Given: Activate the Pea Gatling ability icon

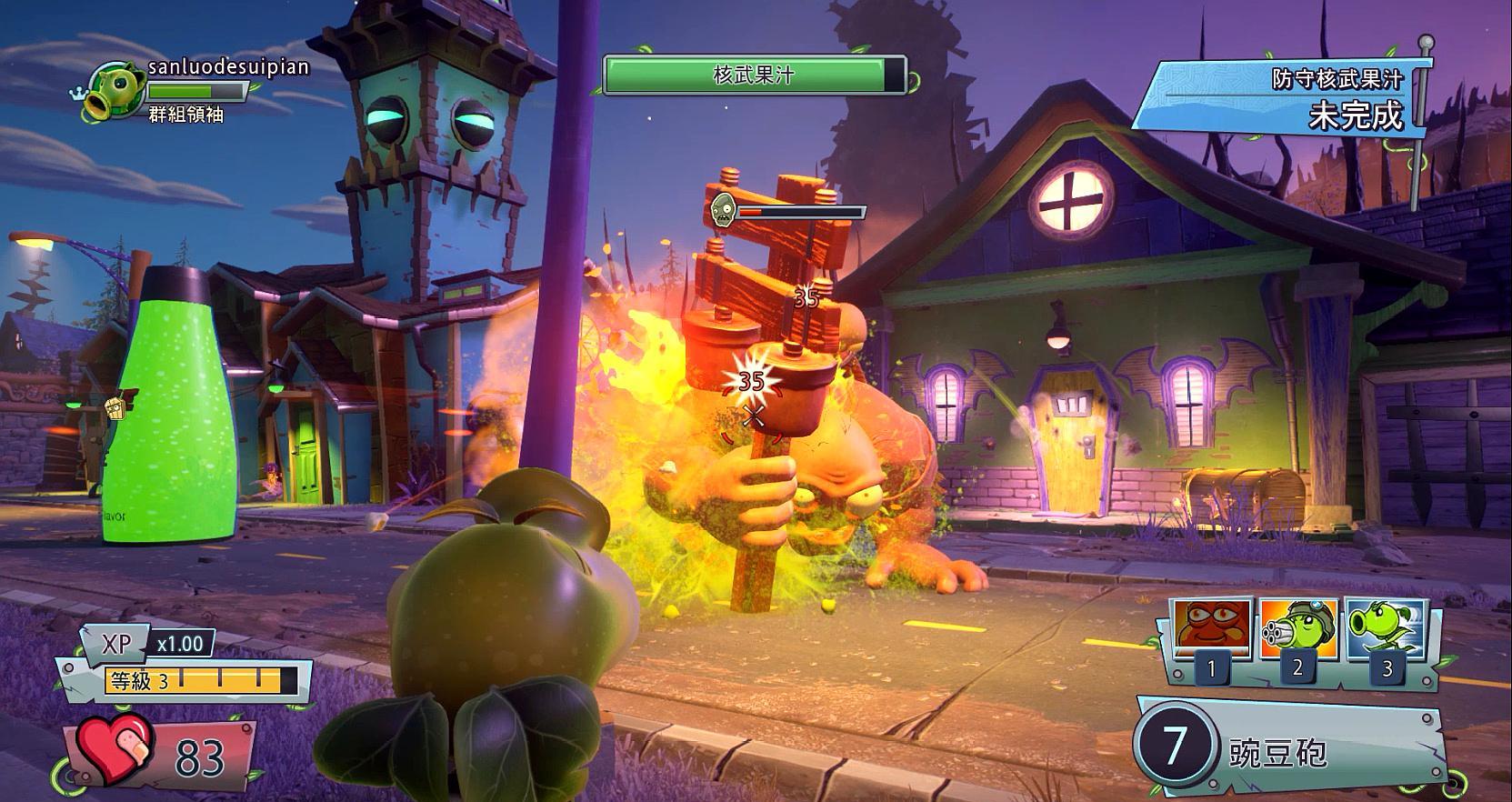Looking at the screenshot, I should pos(1298,628).
